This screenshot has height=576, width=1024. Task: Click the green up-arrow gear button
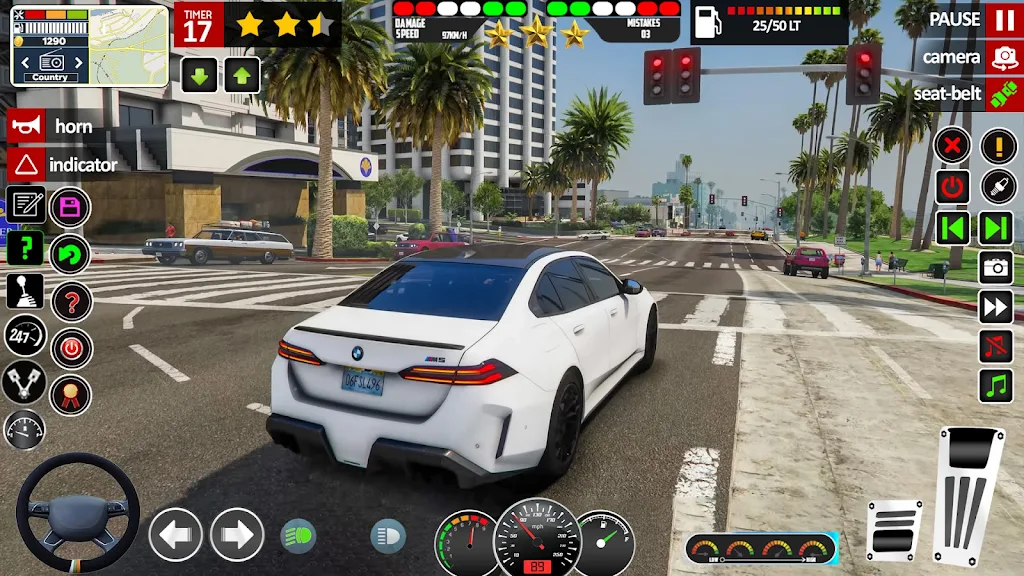click(242, 75)
